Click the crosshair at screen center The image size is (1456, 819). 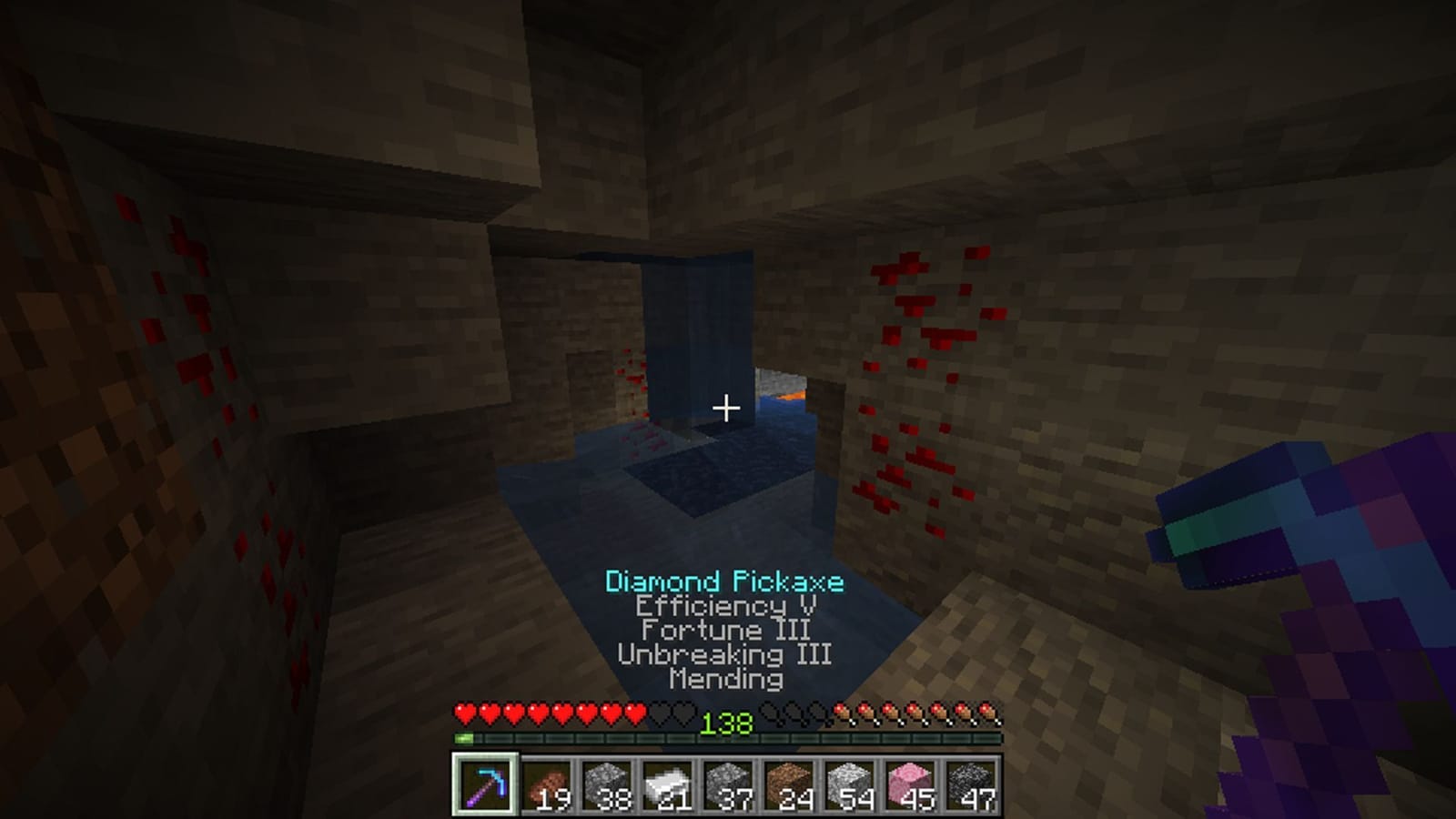point(725,408)
